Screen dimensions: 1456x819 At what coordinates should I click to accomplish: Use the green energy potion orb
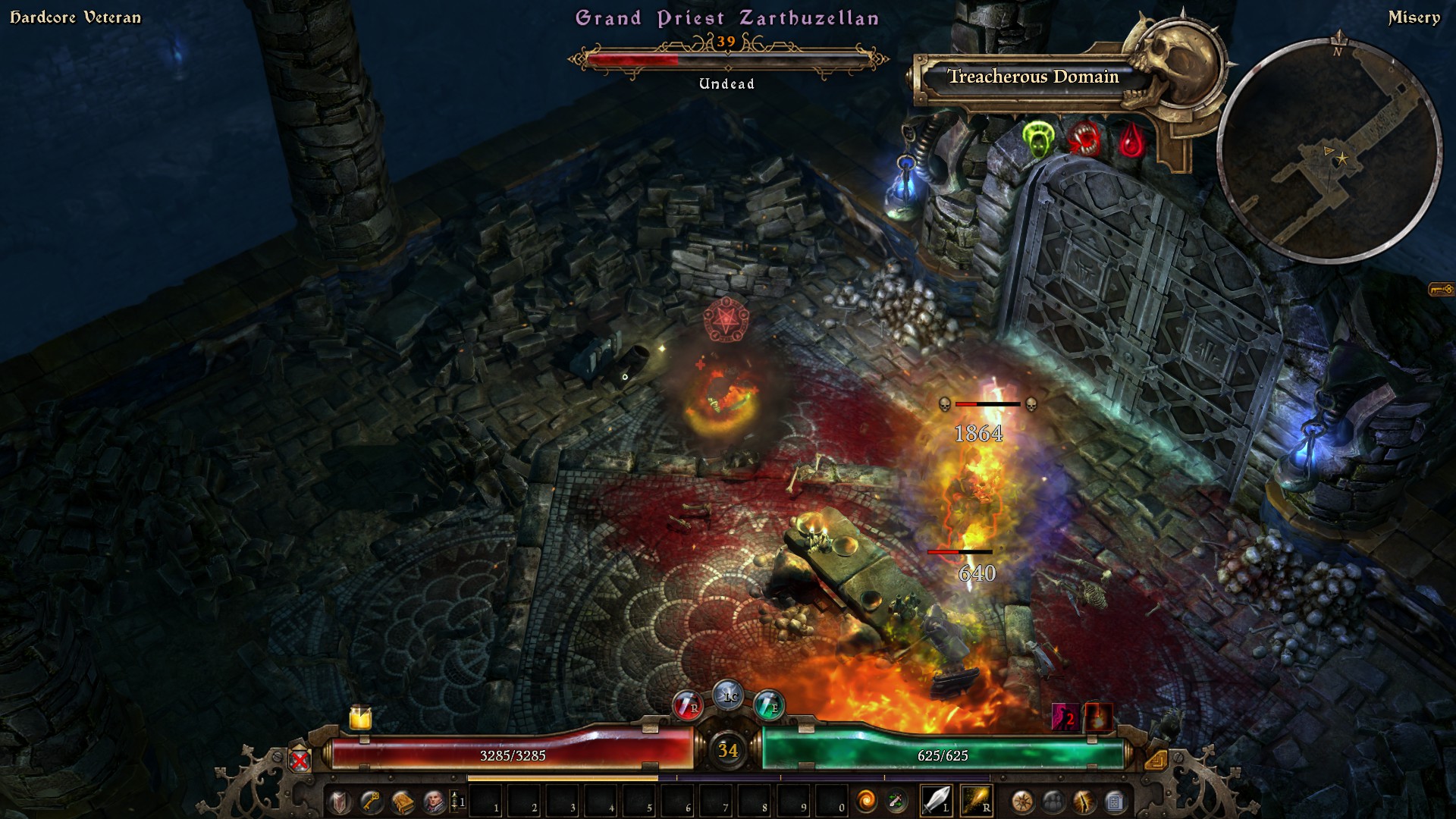[769, 706]
